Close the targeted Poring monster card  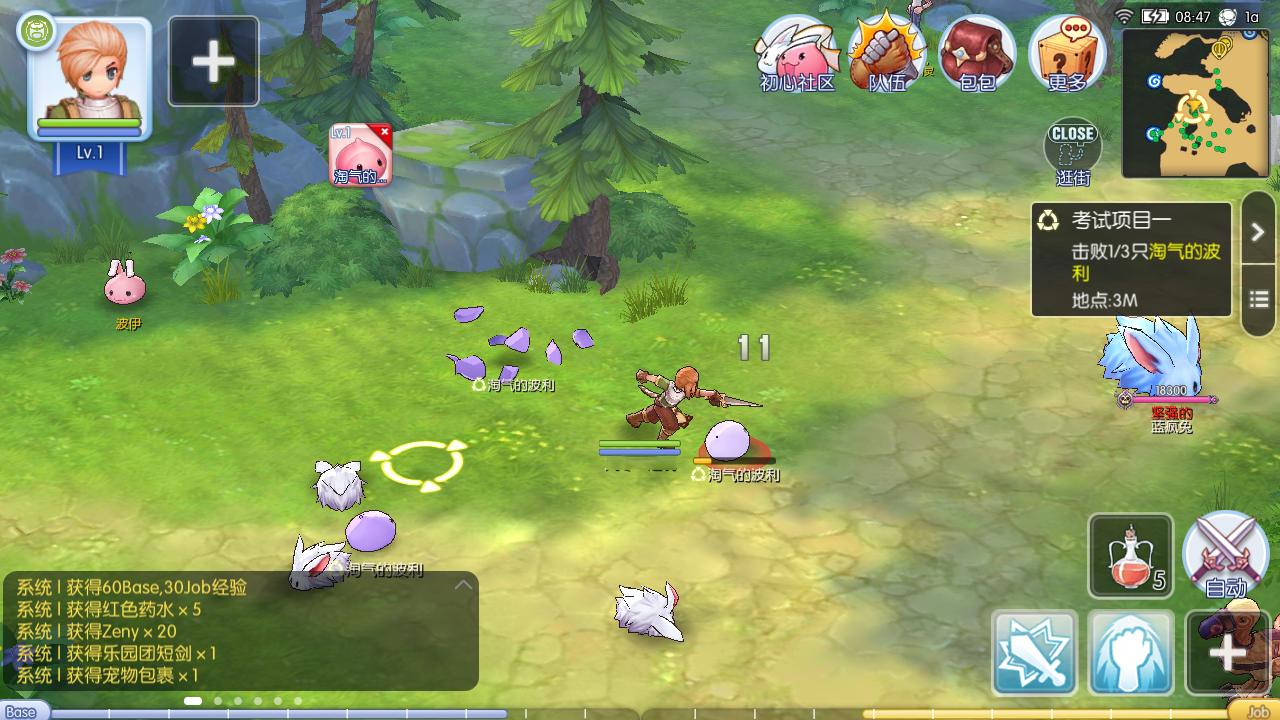pyautogui.click(x=384, y=132)
